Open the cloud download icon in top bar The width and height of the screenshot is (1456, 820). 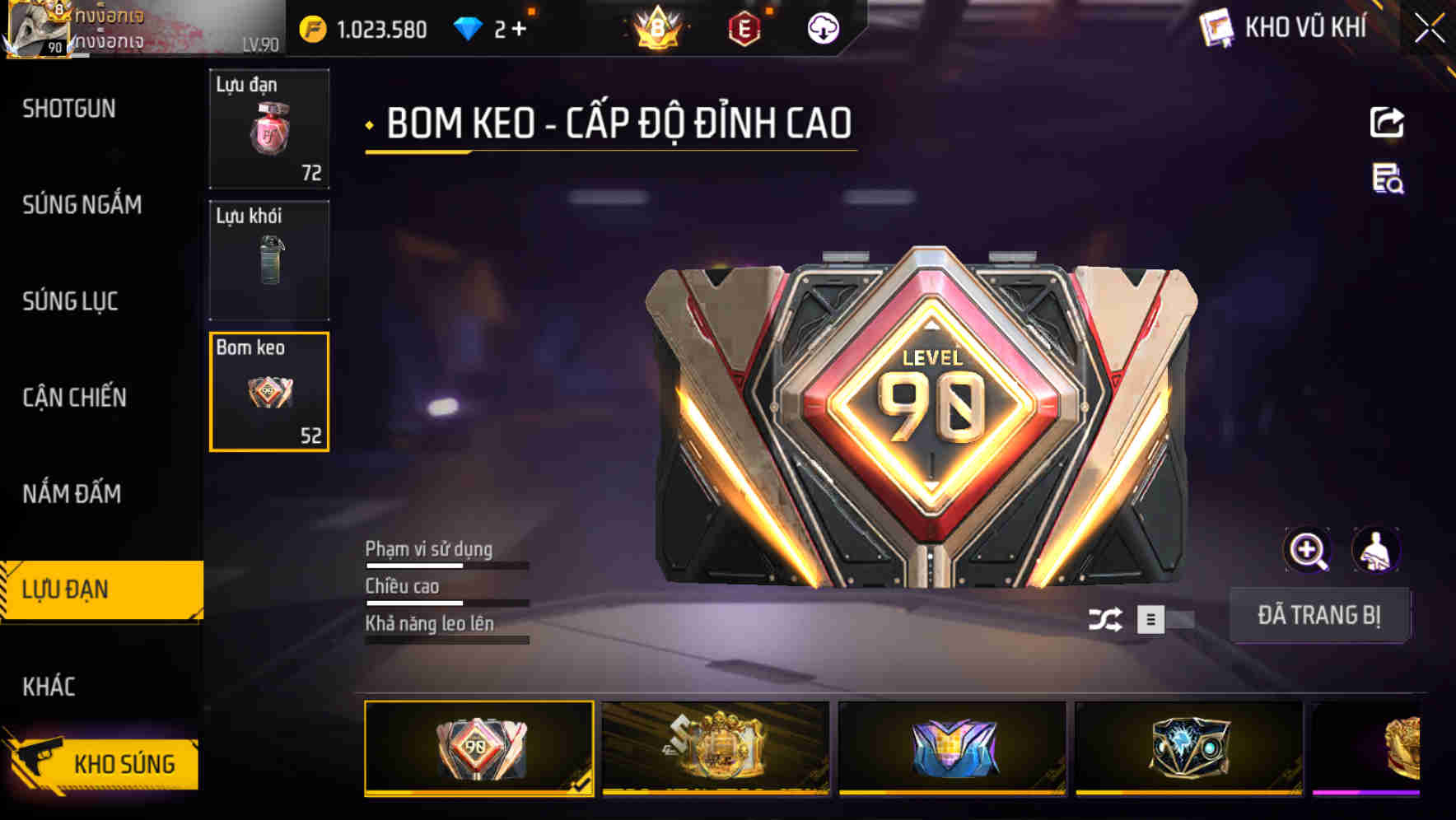tap(821, 30)
